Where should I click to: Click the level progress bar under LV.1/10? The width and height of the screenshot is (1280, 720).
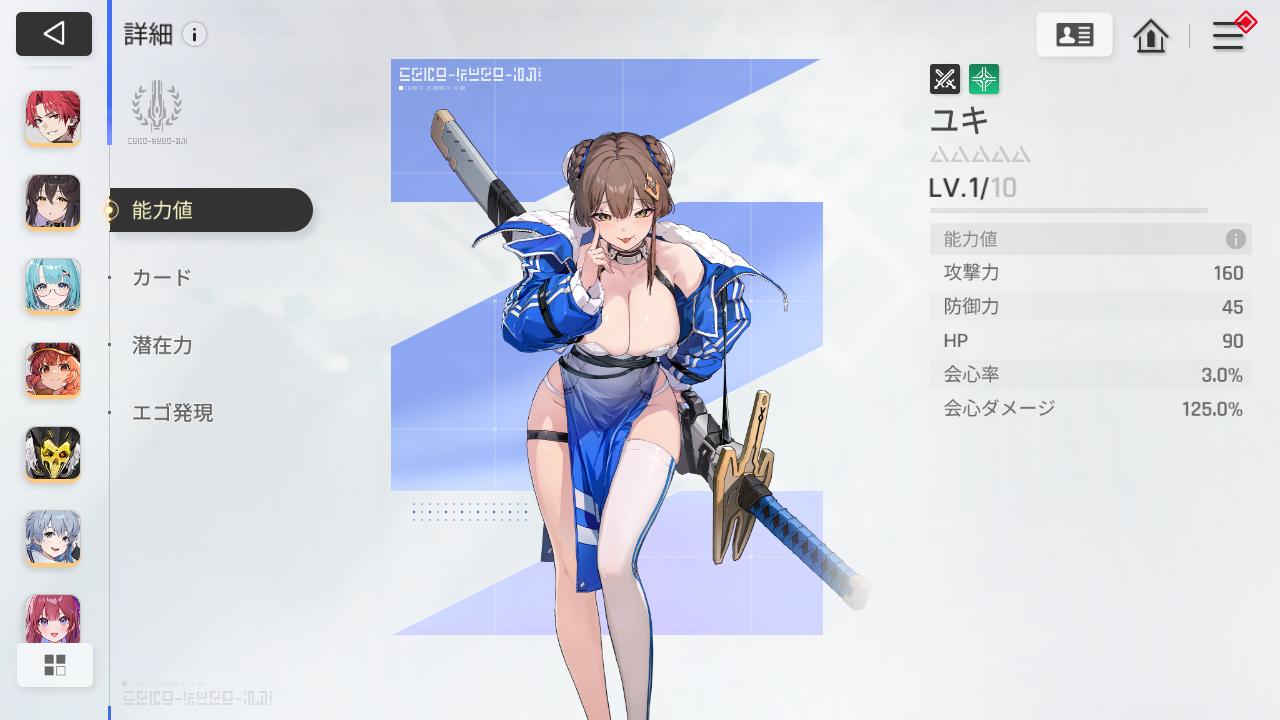[x=1067, y=210]
